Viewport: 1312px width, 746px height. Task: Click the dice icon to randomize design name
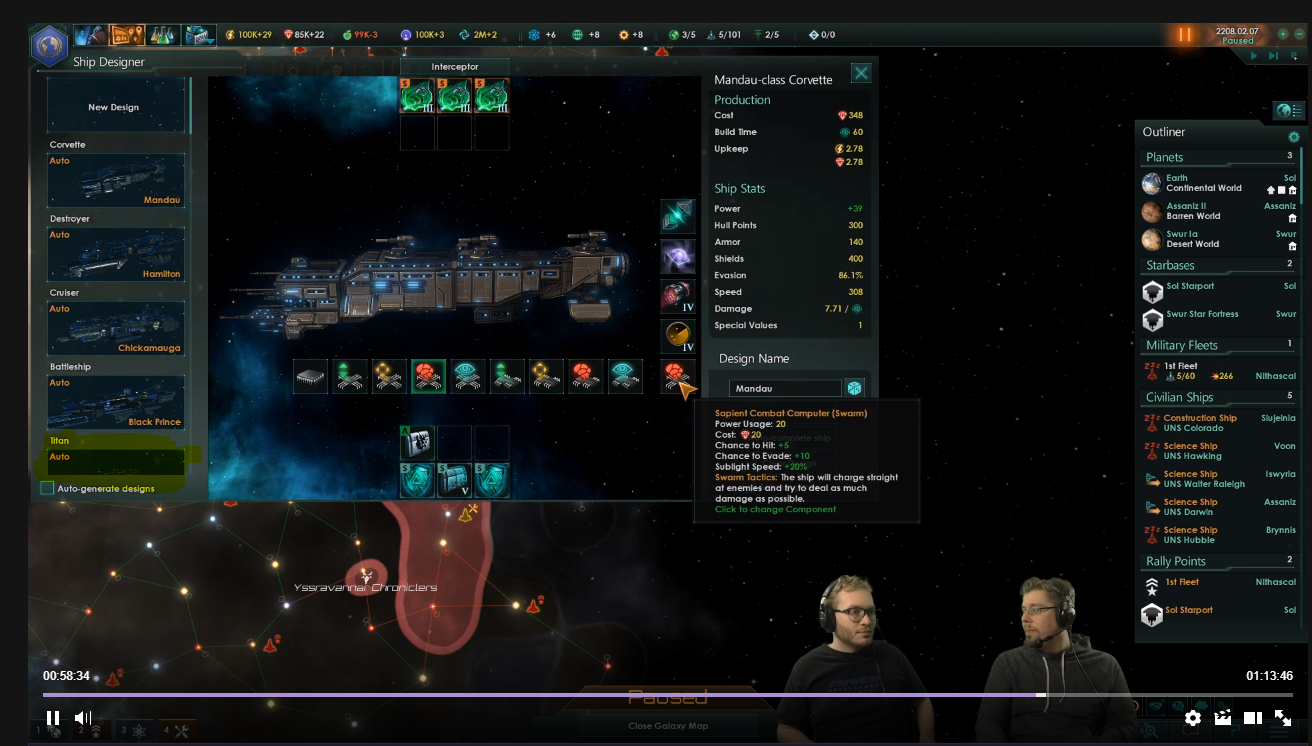pyautogui.click(x=854, y=388)
